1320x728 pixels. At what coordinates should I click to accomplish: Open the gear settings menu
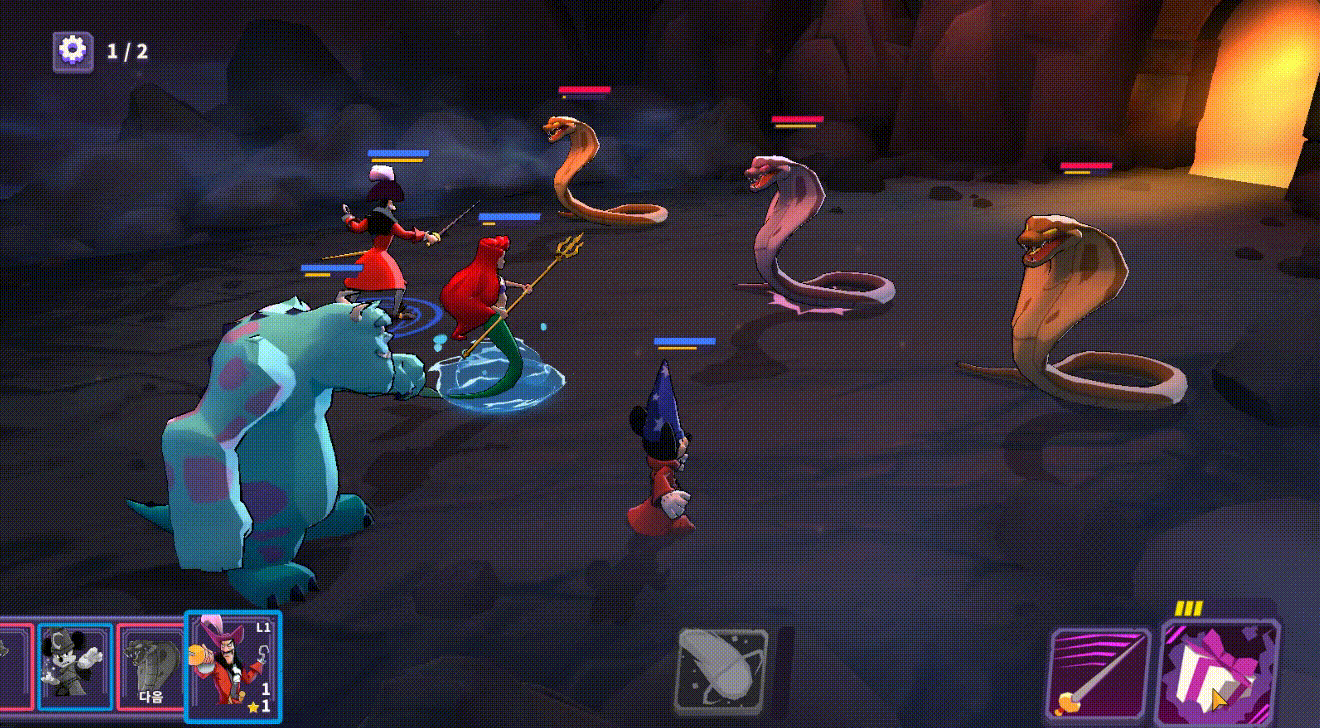coord(73,51)
